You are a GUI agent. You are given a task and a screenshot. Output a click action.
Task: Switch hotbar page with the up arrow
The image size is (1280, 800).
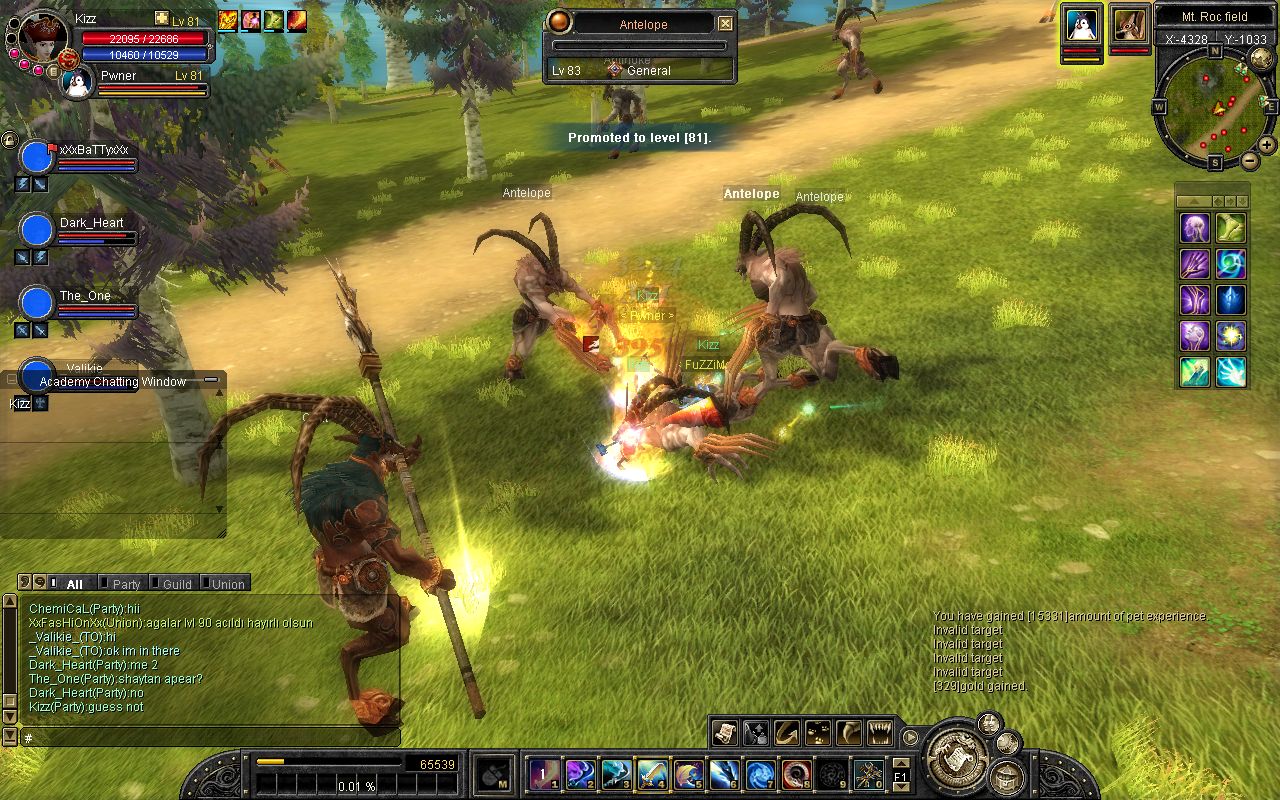click(x=901, y=764)
